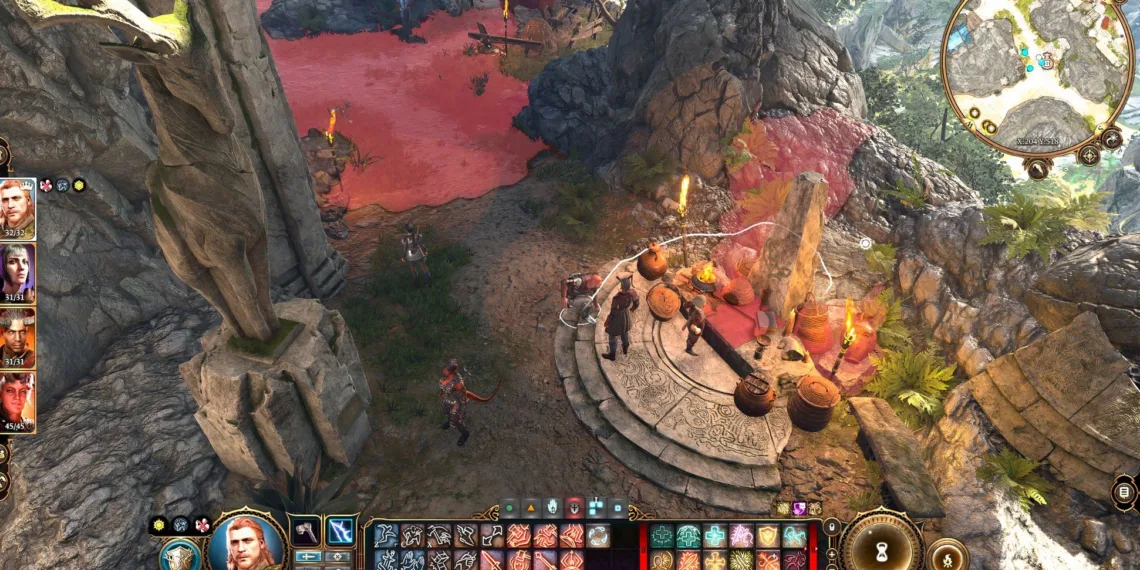Screen dimensions: 1140x570
Task: Select the red-bearded party member portrait
Action: click(17, 210)
